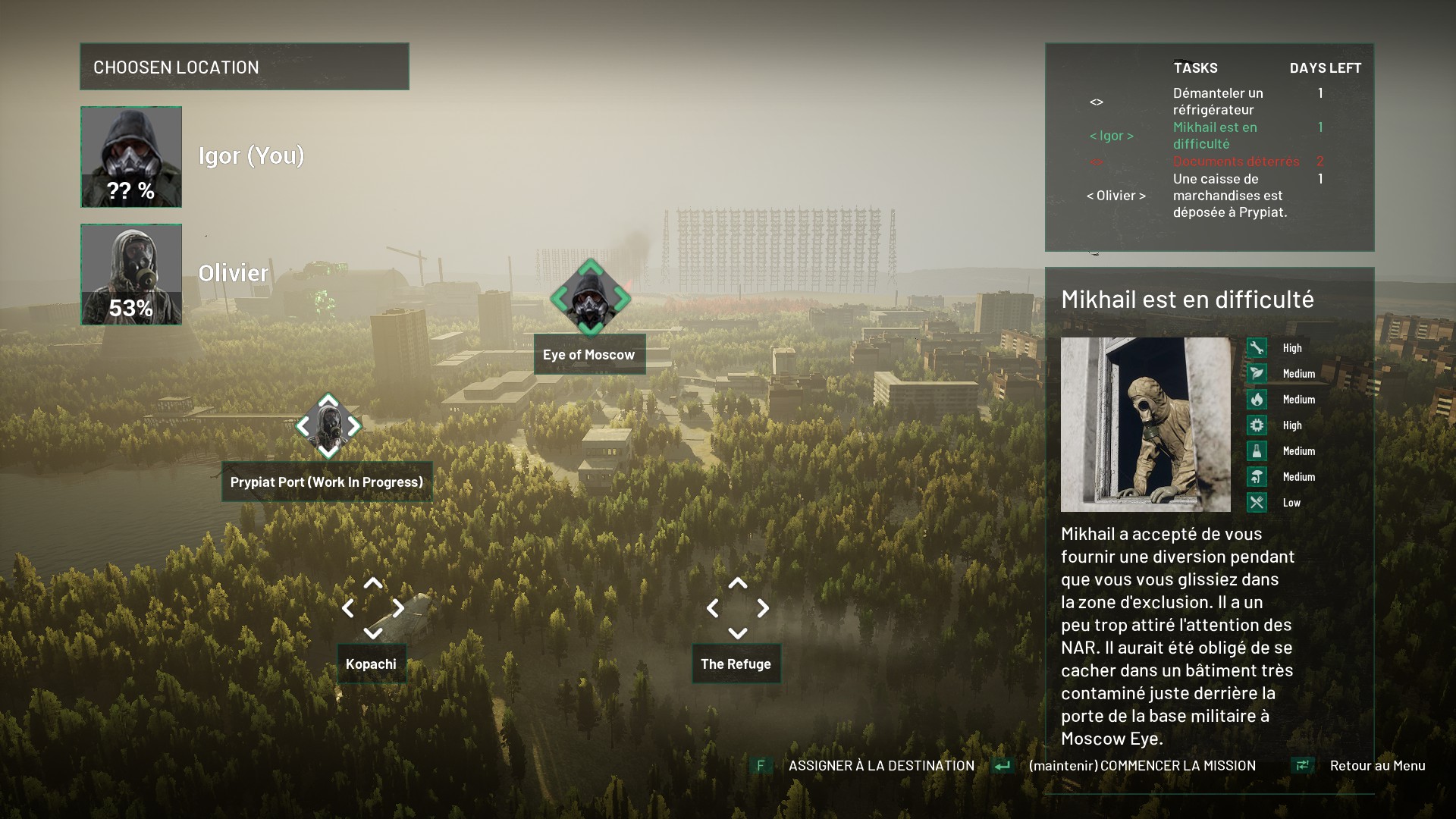Image resolution: width=1456 pixels, height=819 pixels.
Task: Select the Prypiat merchandise crate task
Action: (1229, 196)
